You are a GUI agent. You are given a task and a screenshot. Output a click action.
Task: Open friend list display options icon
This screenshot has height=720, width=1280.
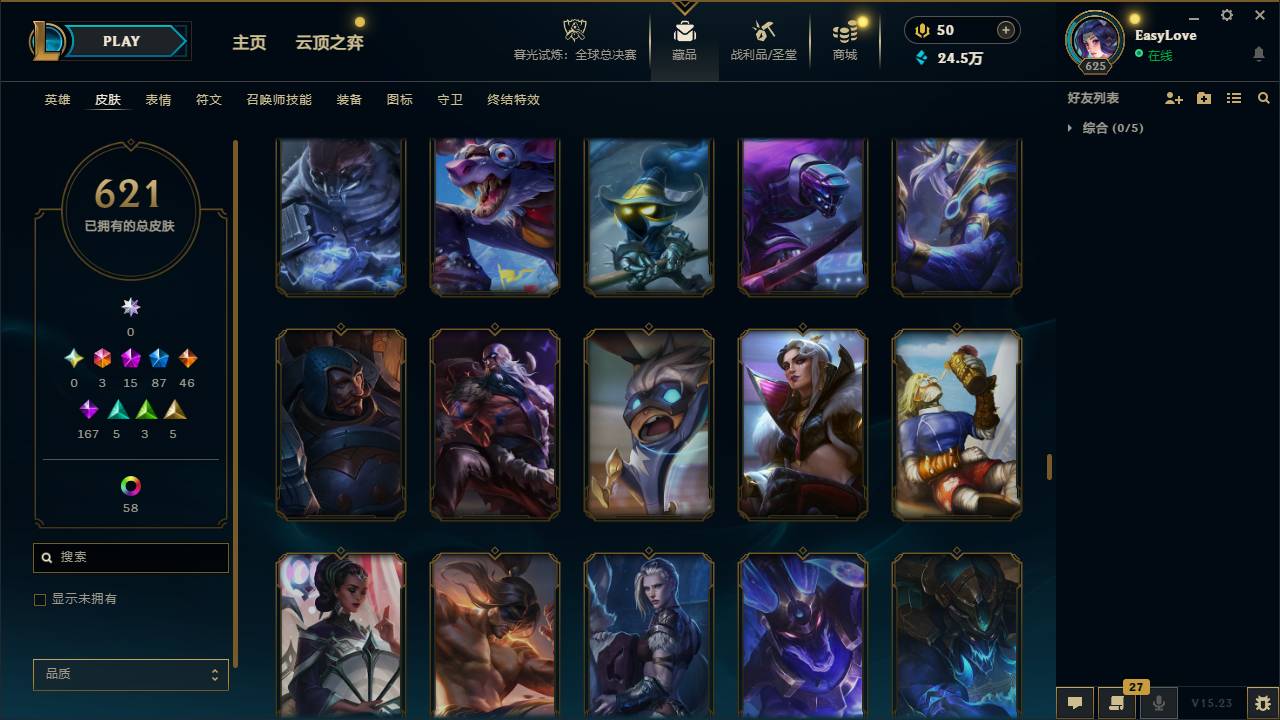coord(1234,98)
